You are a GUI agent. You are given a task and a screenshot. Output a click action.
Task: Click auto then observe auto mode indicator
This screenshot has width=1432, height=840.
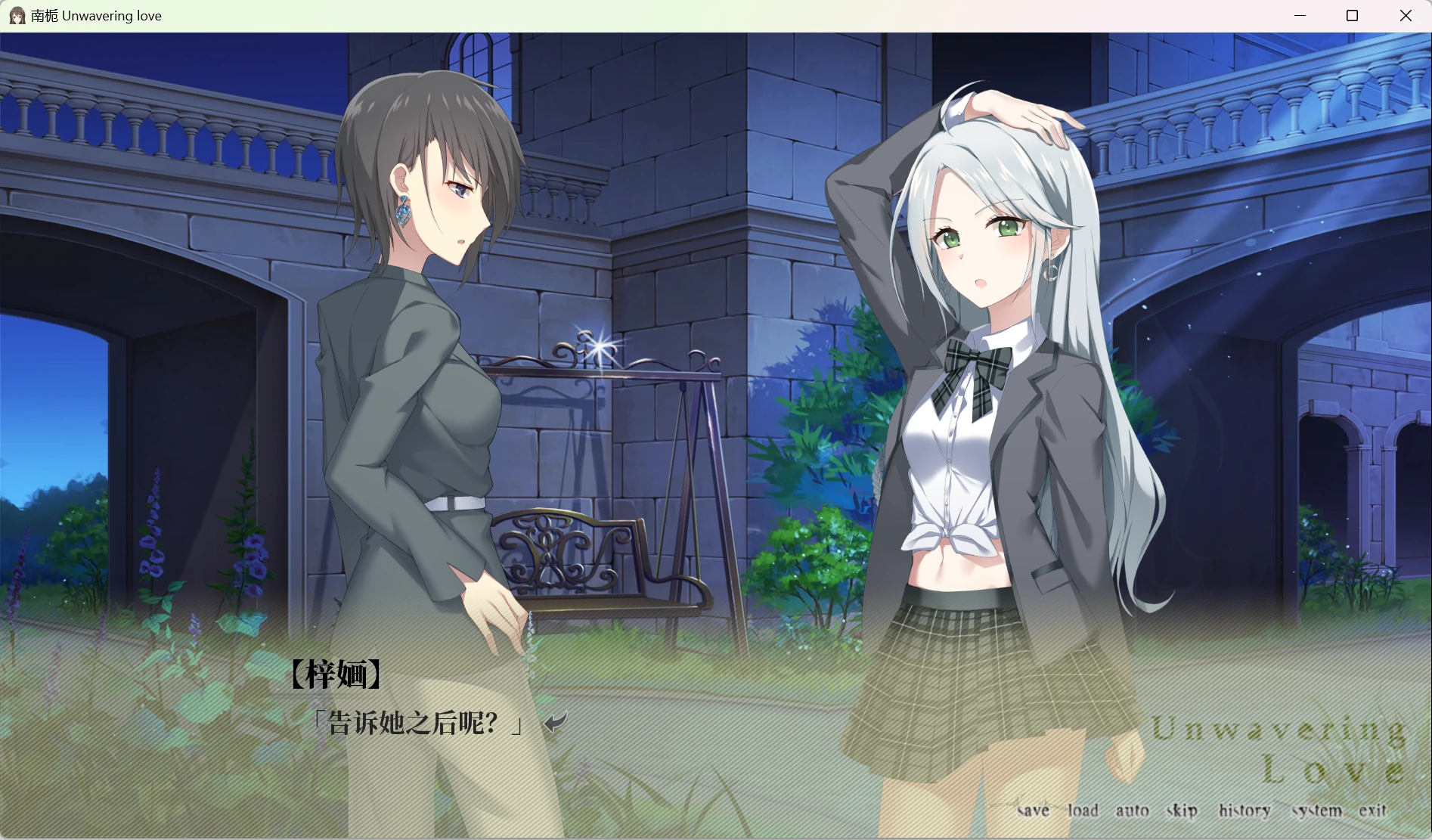[1133, 809]
